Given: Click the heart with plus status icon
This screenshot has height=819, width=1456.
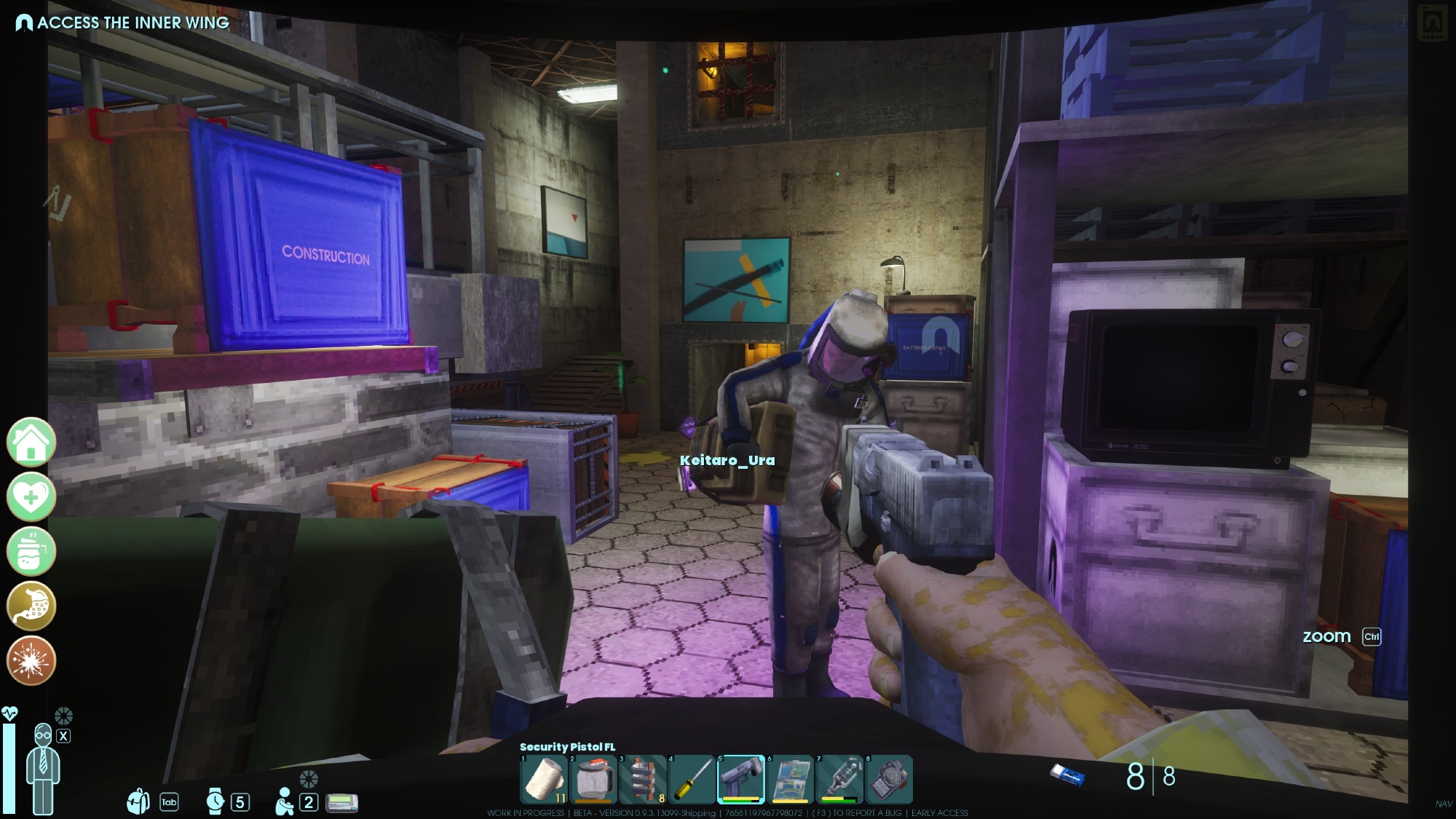Looking at the screenshot, I should point(31,496).
